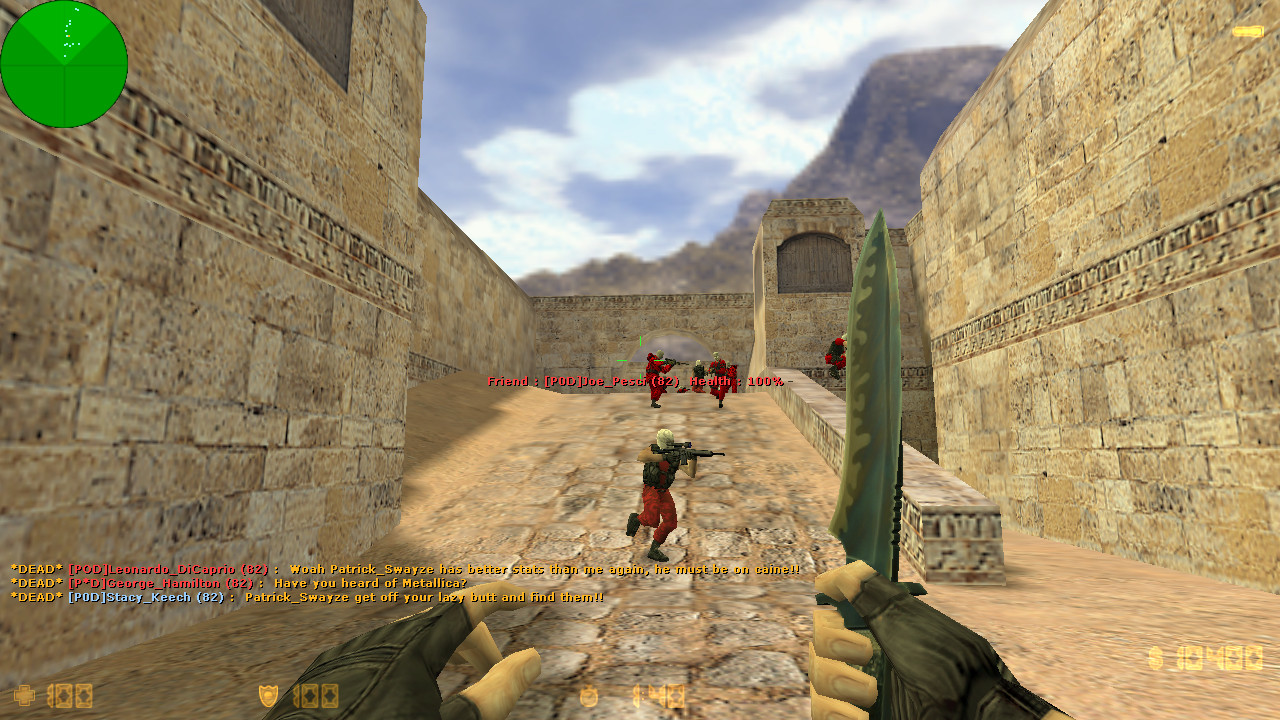The height and width of the screenshot is (720, 1280).
Task: Toggle the radar display in the top-left corner
Action: [64, 64]
